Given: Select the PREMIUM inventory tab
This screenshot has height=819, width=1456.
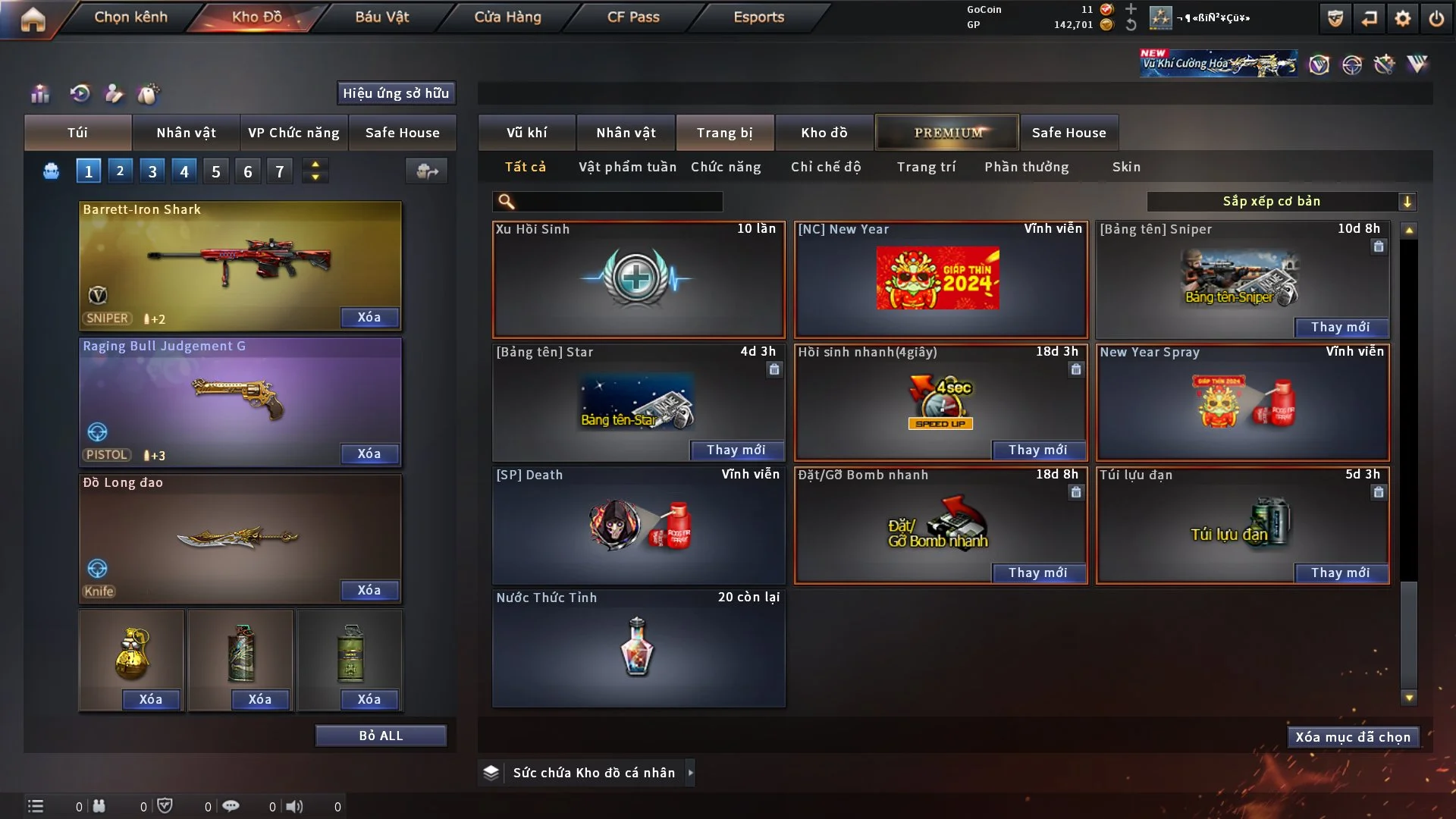Looking at the screenshot, I should [x=947, y=133].
